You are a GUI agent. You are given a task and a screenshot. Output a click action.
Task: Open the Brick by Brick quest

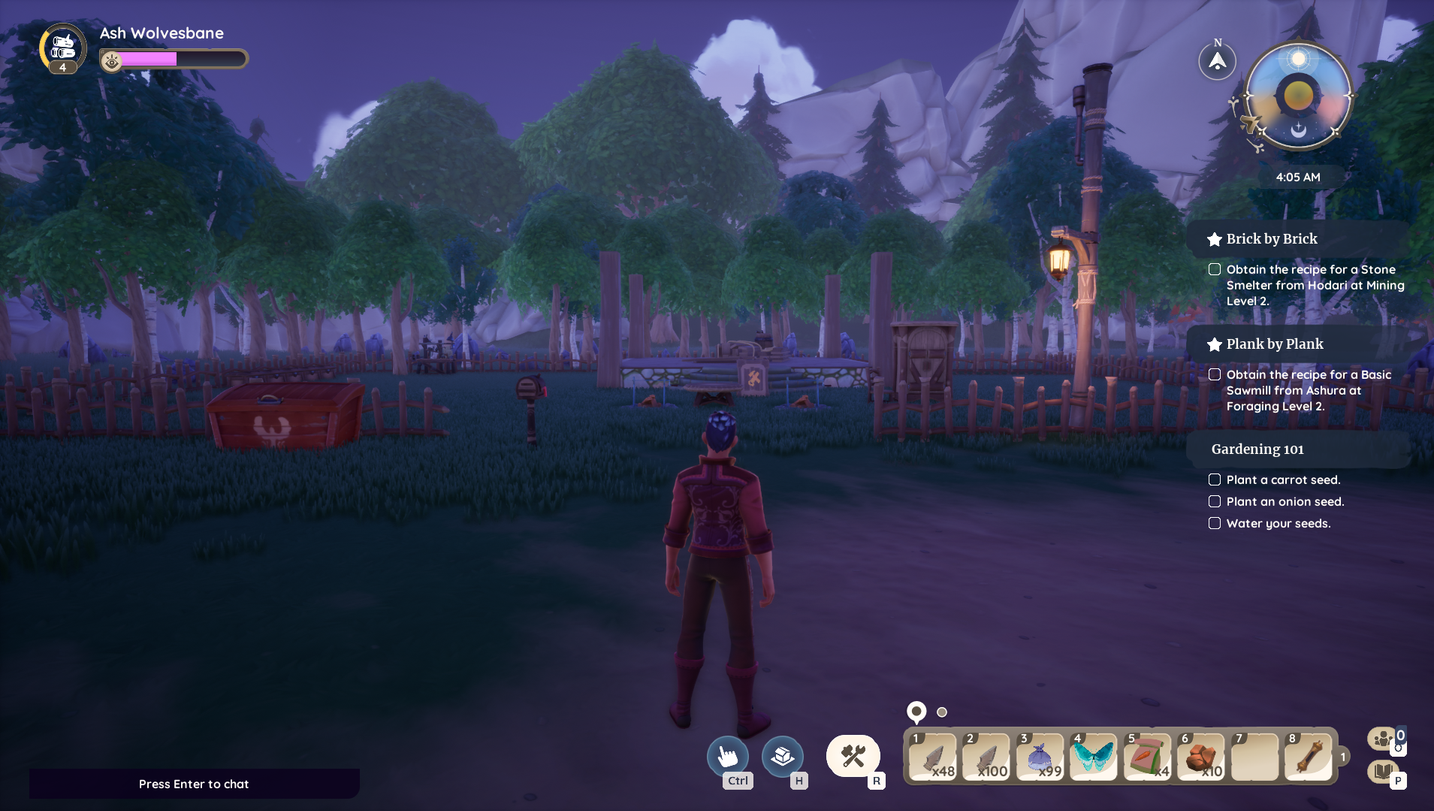coord(1271,239)
